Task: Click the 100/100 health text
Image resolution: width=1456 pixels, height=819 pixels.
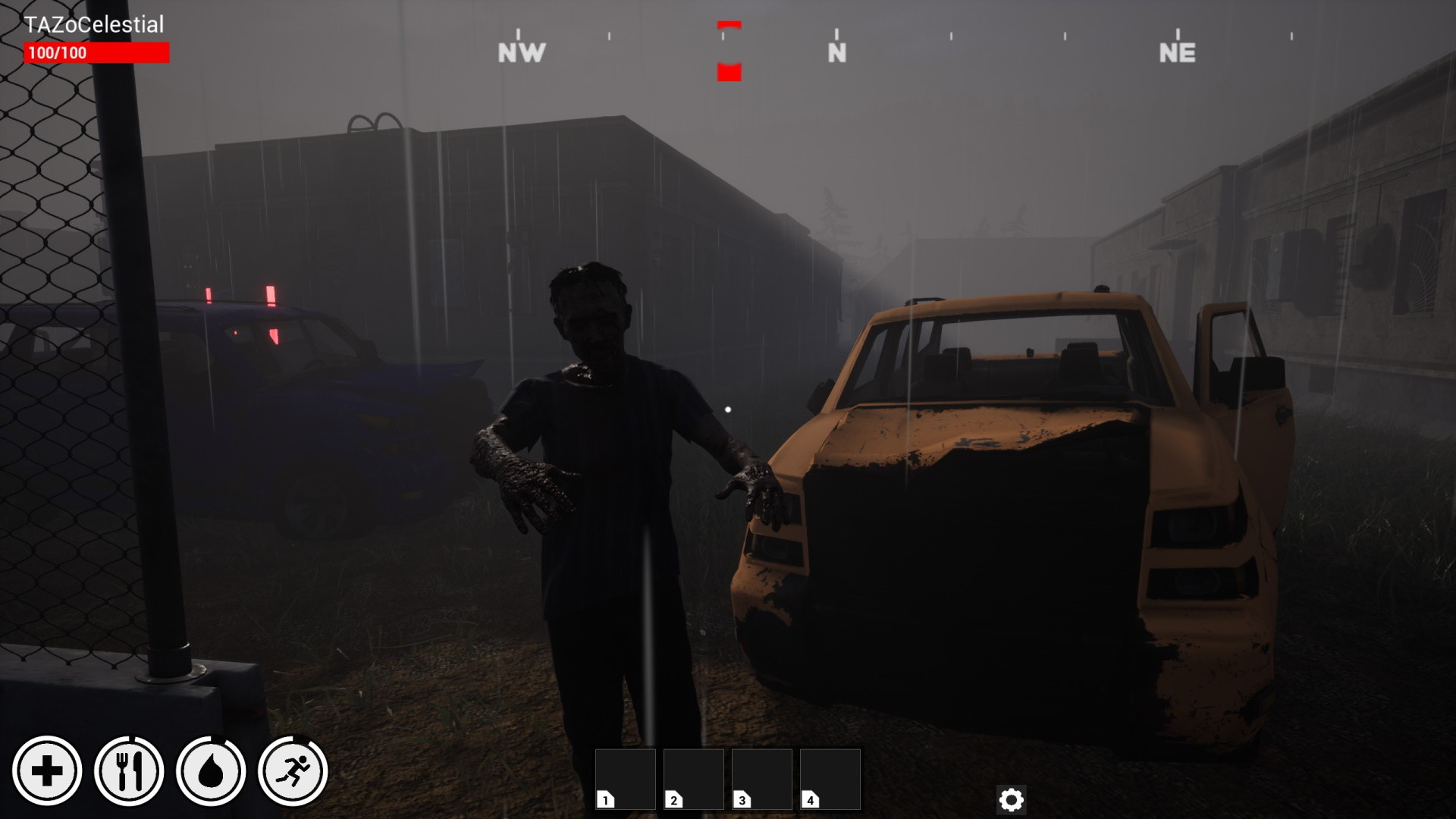Action: pos(57,52)
